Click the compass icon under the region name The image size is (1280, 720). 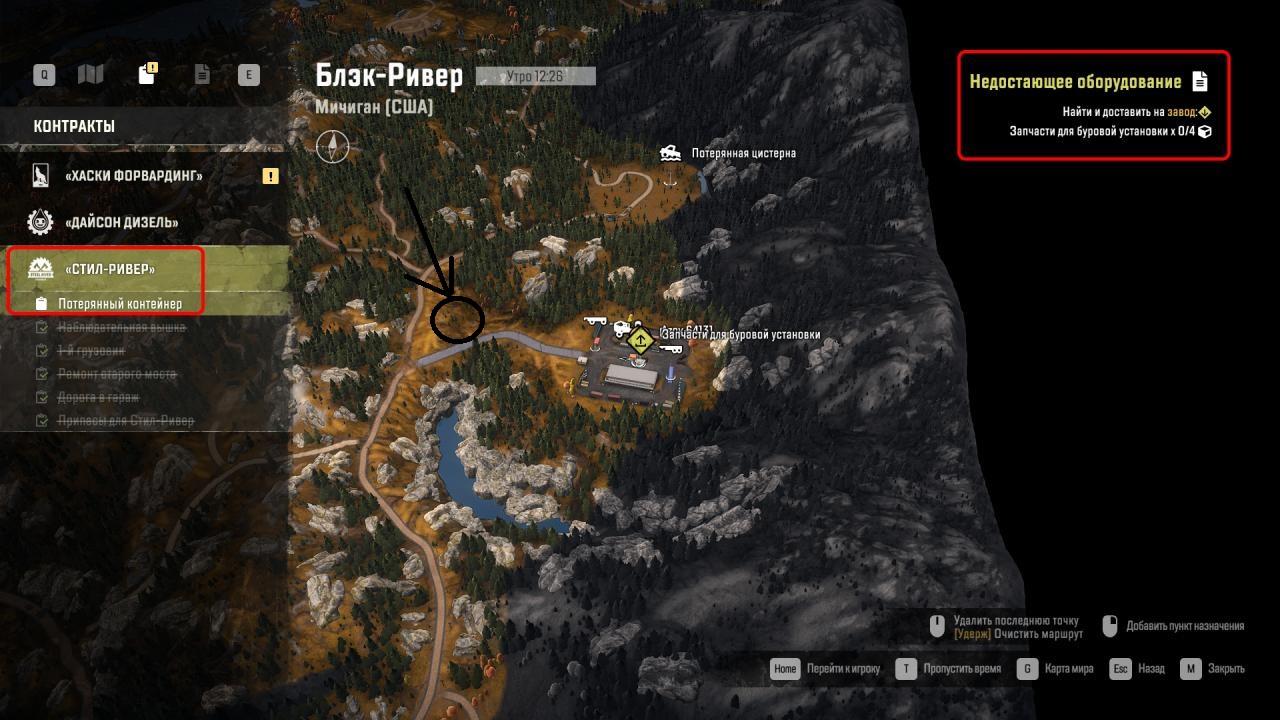coord(332,146)
